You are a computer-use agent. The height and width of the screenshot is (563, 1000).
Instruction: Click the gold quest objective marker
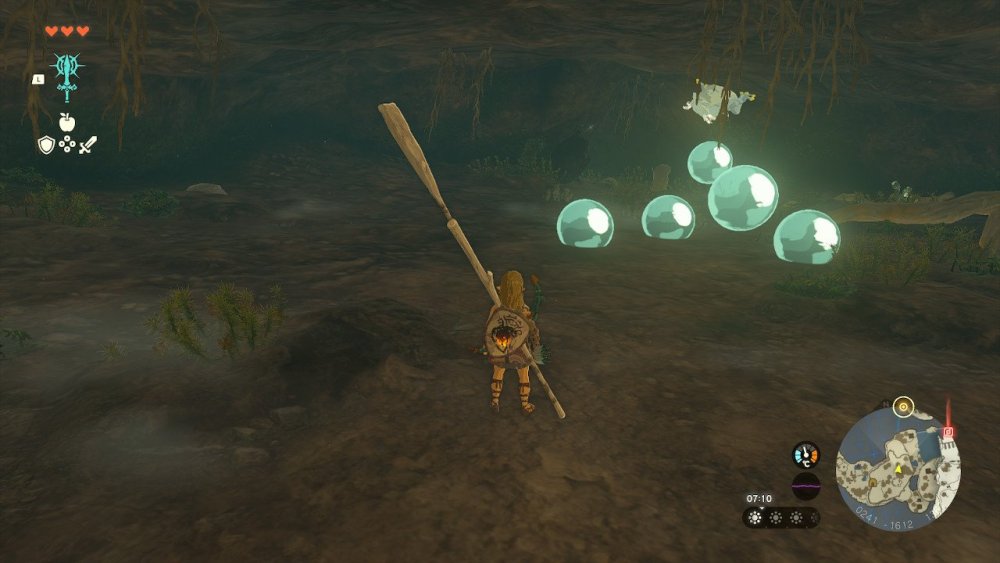903,406
